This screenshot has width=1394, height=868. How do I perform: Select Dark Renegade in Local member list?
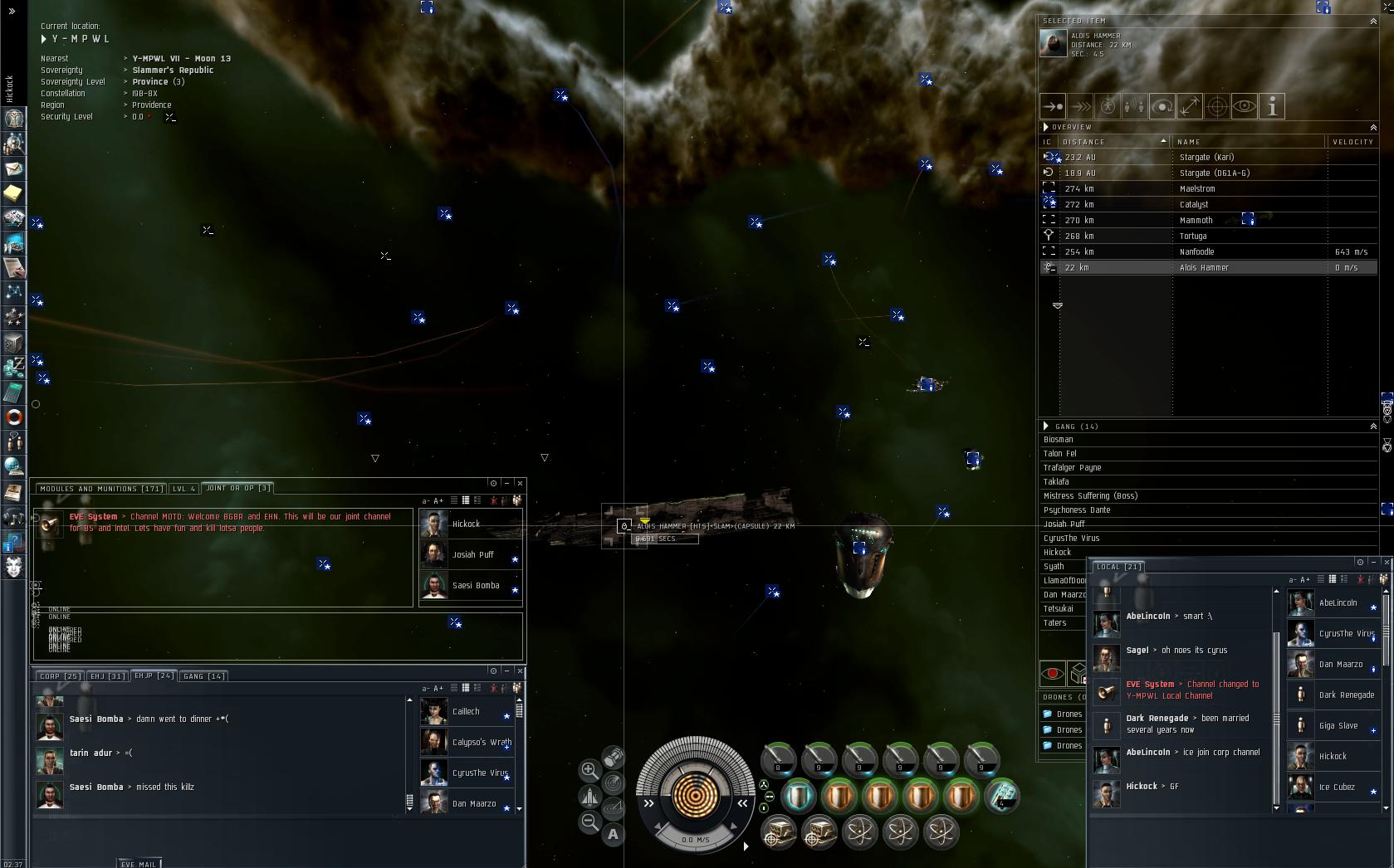pyautogui.click(x=1346, y=695)
